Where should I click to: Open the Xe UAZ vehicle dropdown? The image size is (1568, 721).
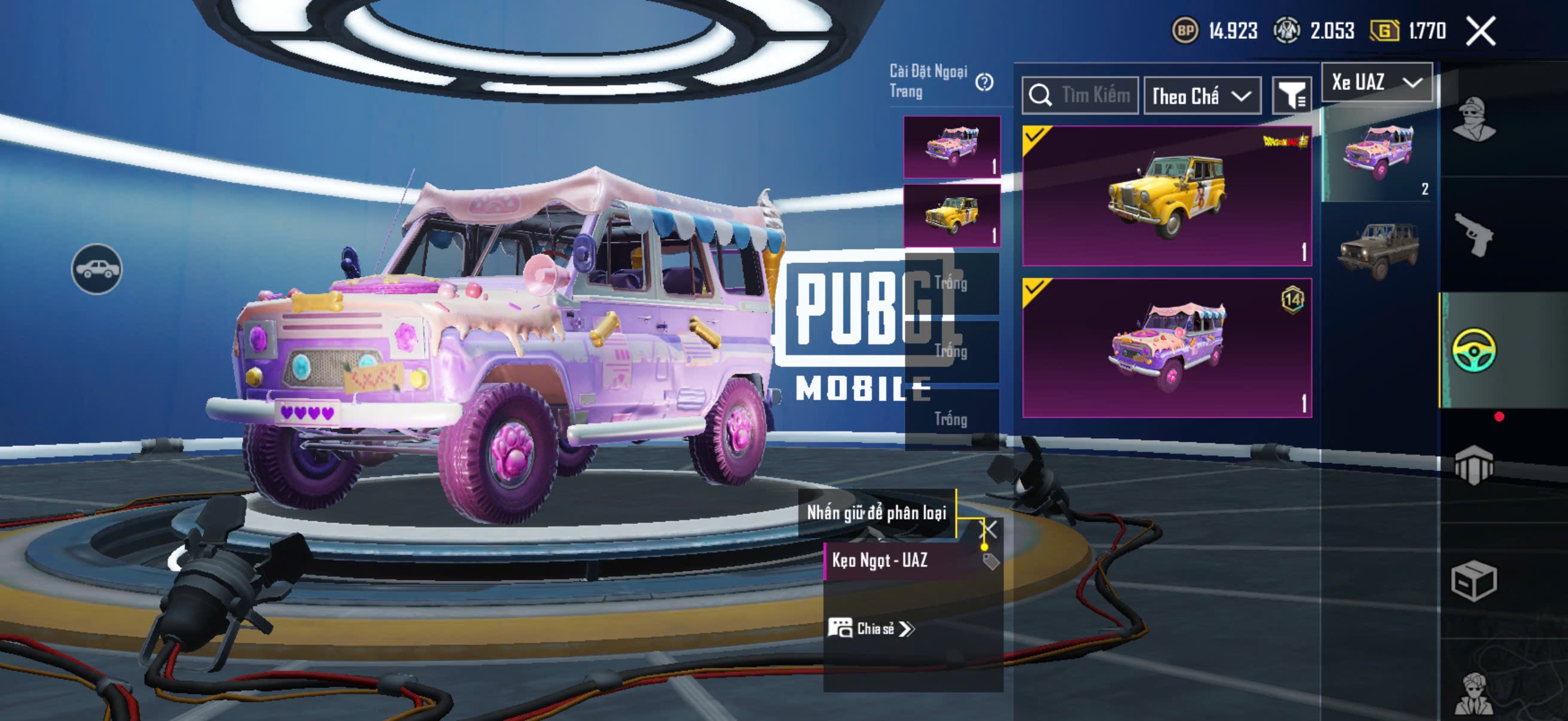pos(1376,82)
